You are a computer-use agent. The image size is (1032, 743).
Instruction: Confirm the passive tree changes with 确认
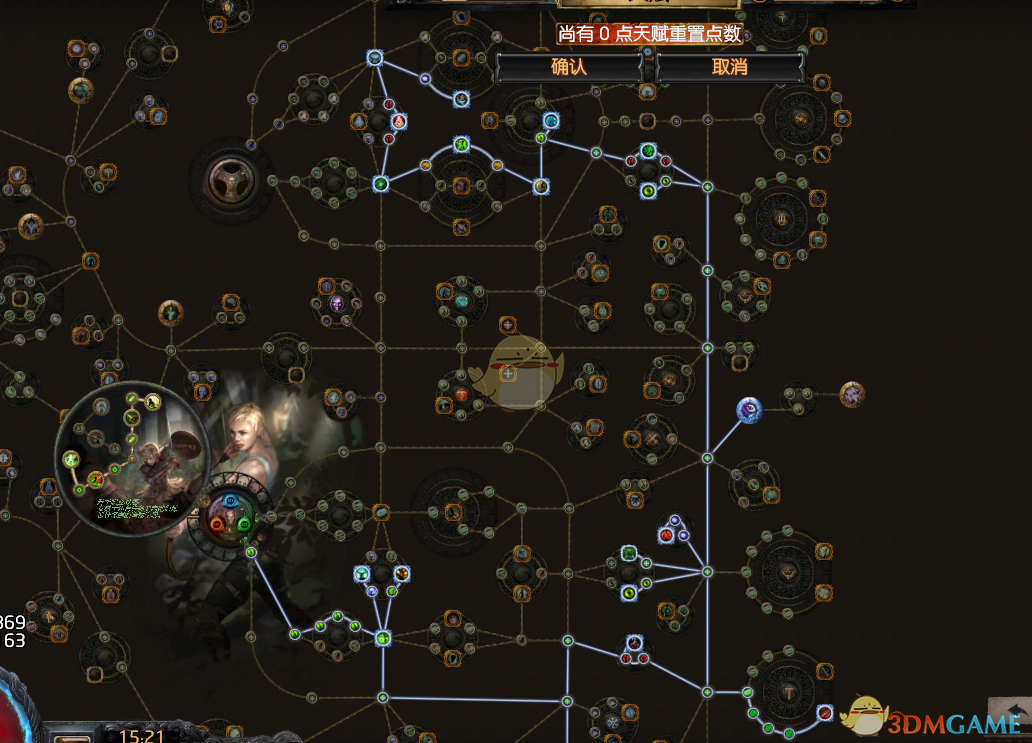[568, 67]
